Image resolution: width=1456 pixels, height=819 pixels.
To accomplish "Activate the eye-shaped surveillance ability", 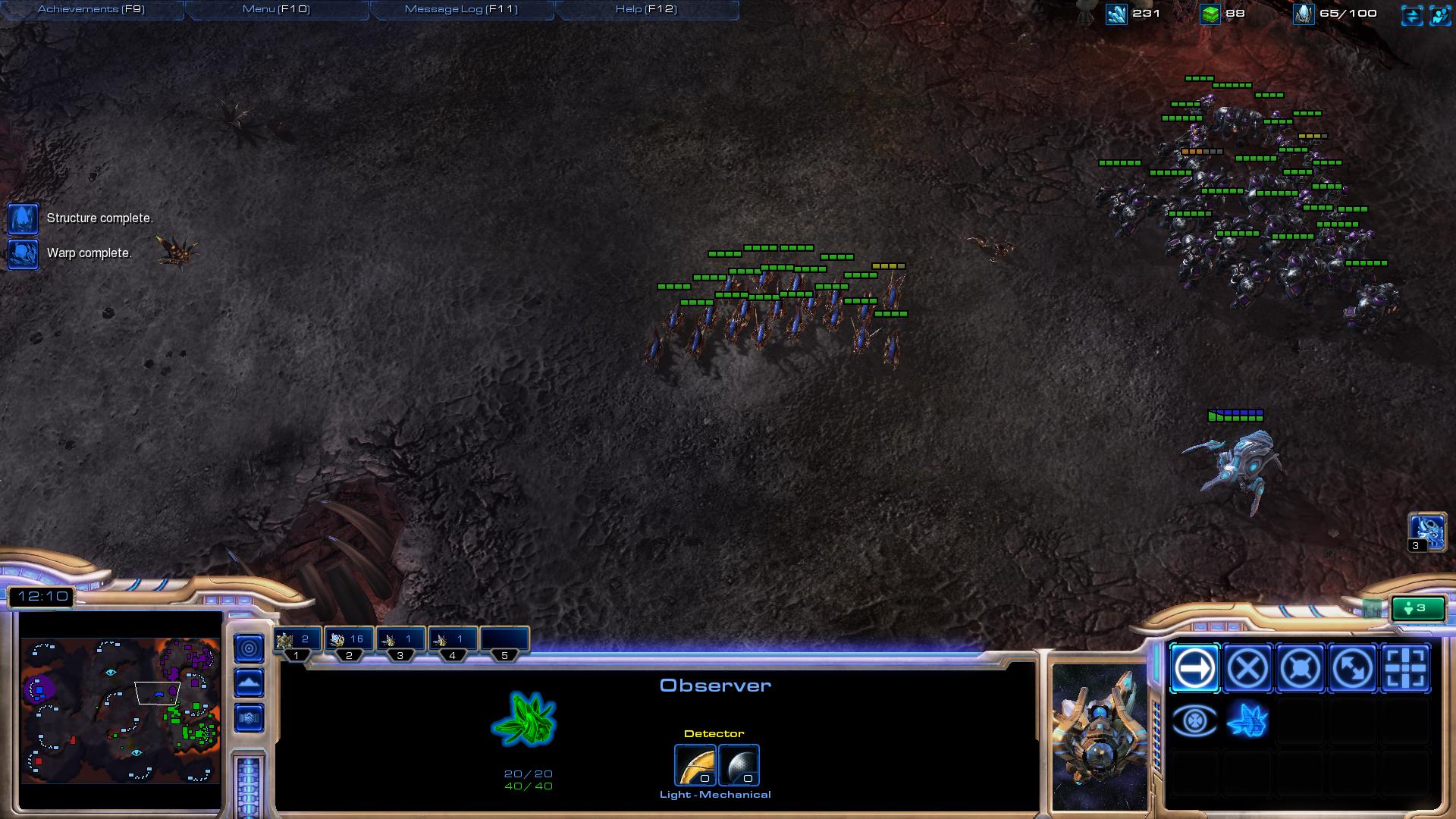I will tap(1194, 720).
